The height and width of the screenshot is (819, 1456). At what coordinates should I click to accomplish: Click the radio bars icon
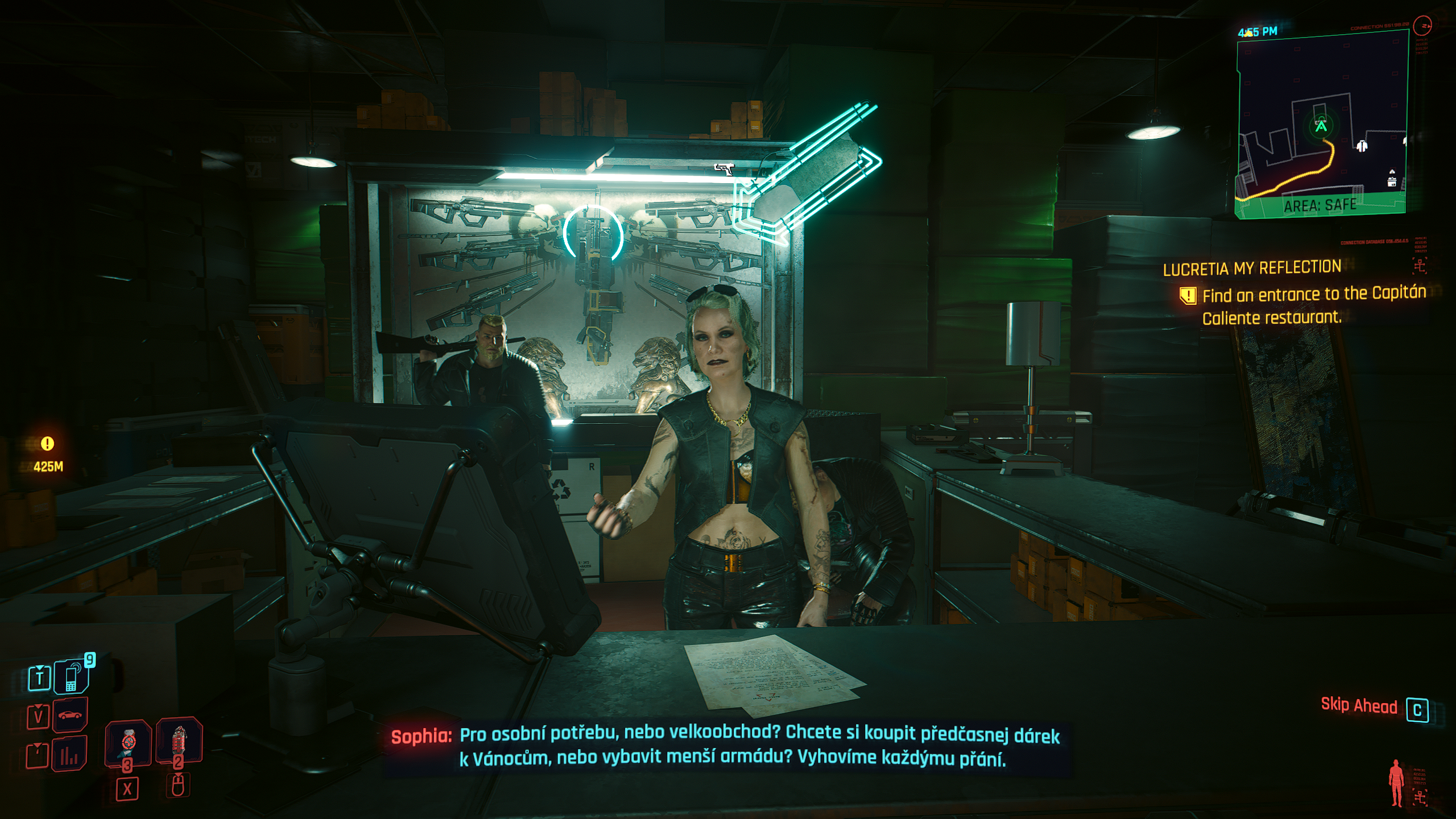point(69,754)
